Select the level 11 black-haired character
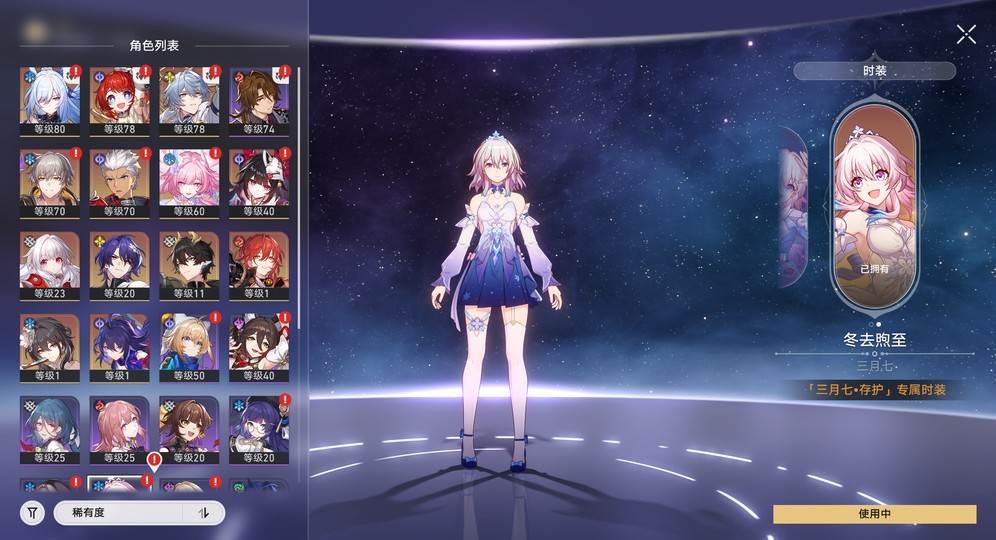Screen dimensions: 996x540 point(189,265)
